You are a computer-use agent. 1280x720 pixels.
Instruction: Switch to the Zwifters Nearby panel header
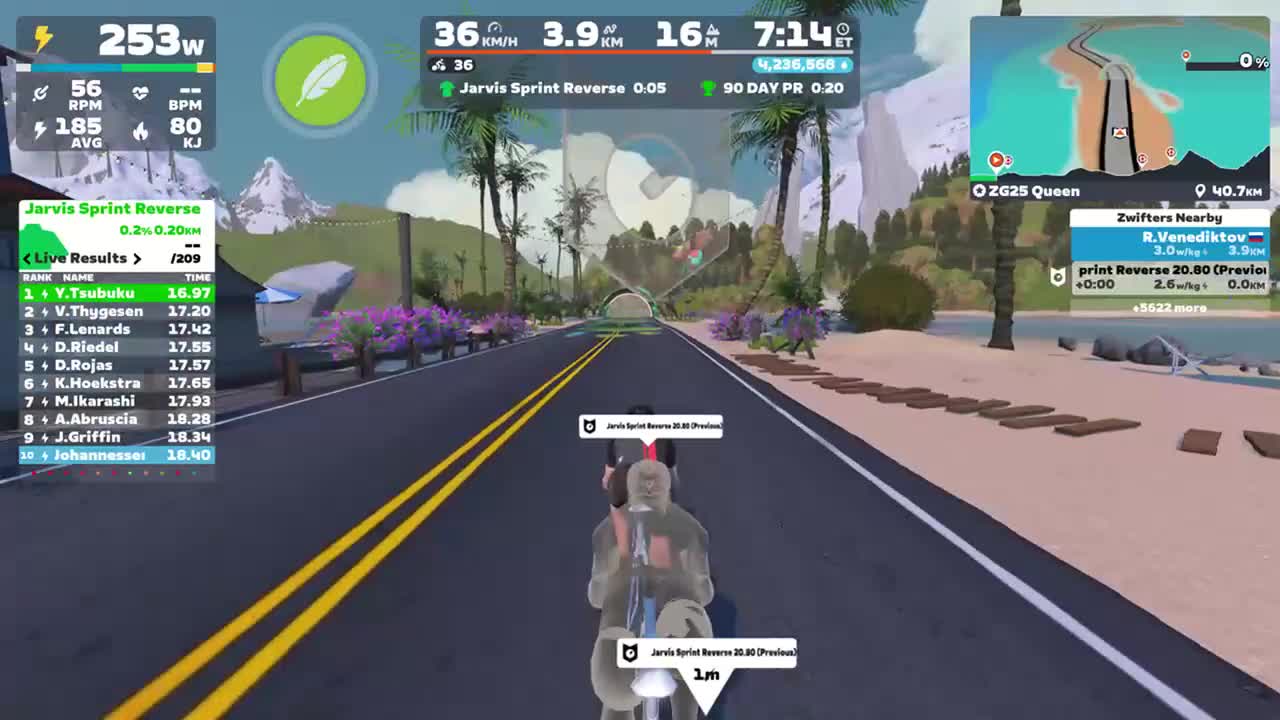point(1171,217)
